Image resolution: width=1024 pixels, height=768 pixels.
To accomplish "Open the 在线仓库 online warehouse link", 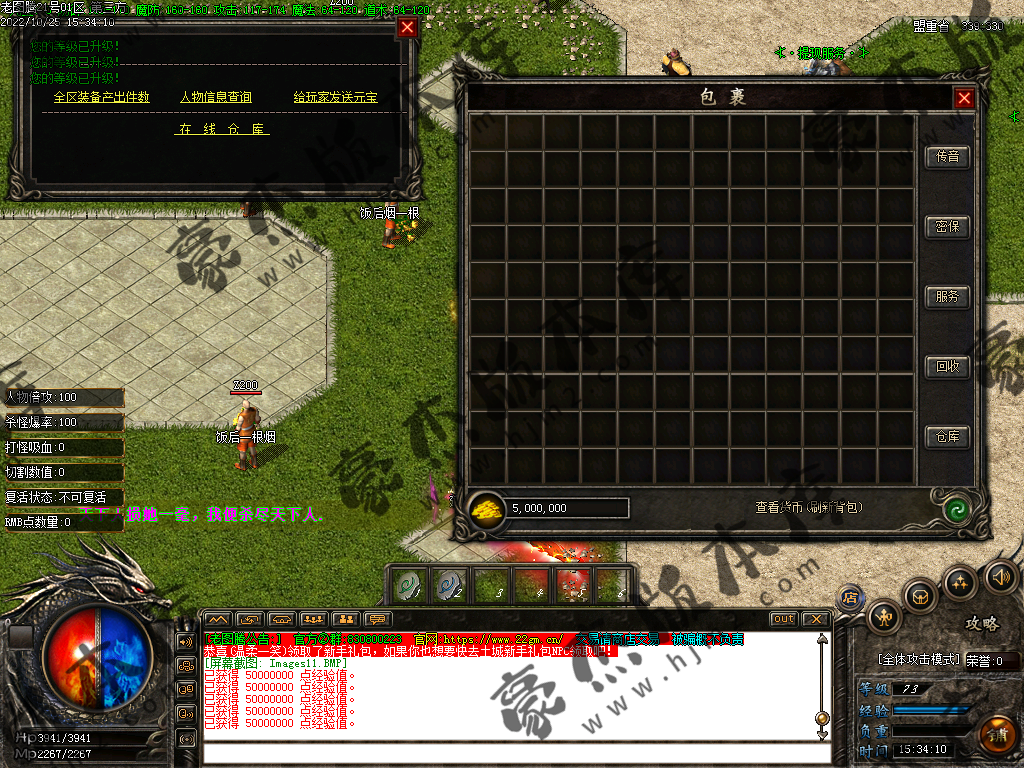I will point(223,129).
